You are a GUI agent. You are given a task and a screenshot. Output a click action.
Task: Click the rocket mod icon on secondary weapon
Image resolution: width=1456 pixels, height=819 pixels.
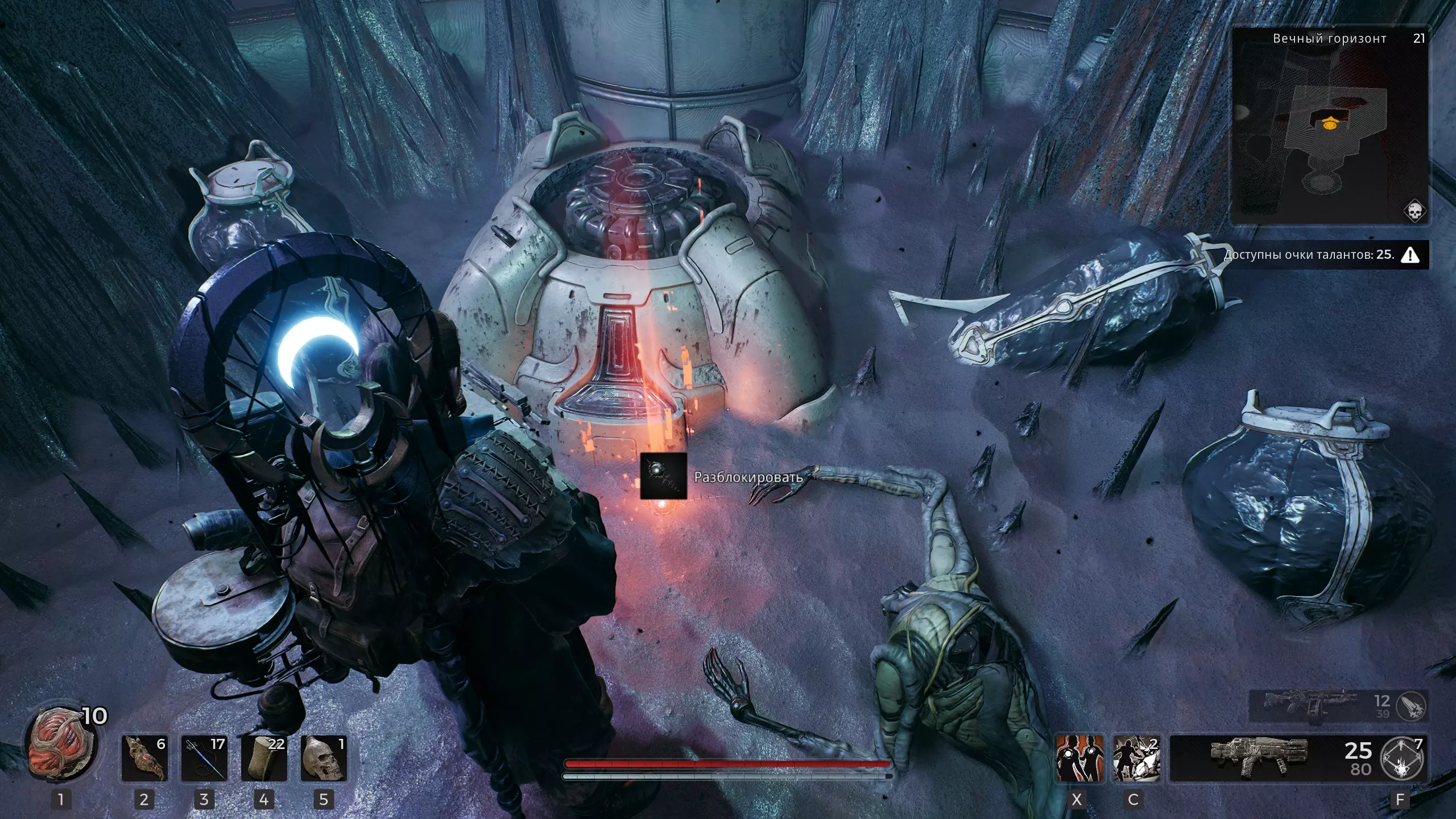pos(1412,706)
